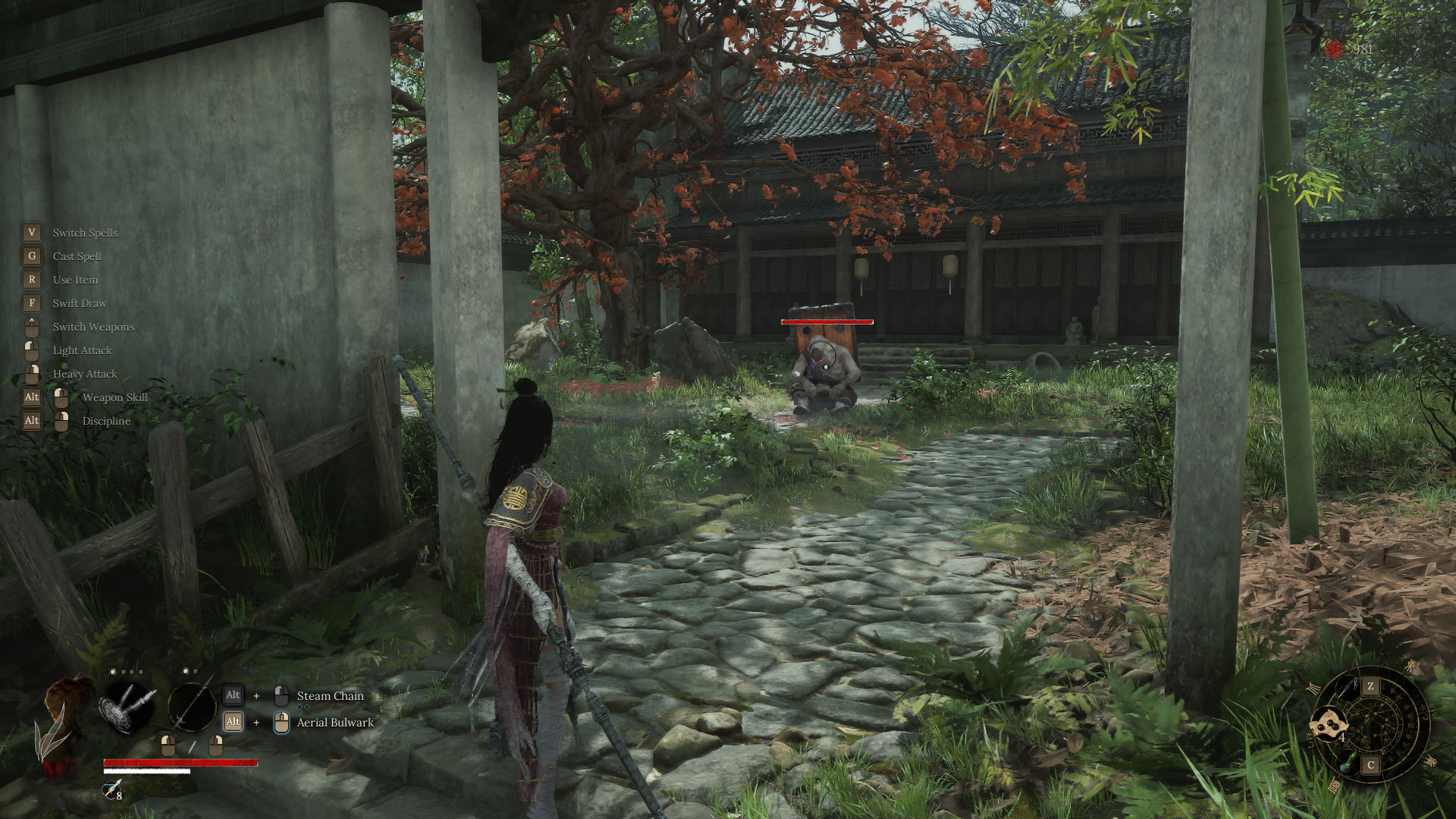This screenshot has width=1456, height=819.
Task: Click the food item showing quantity 4
Action: [x=1330, y=723]
